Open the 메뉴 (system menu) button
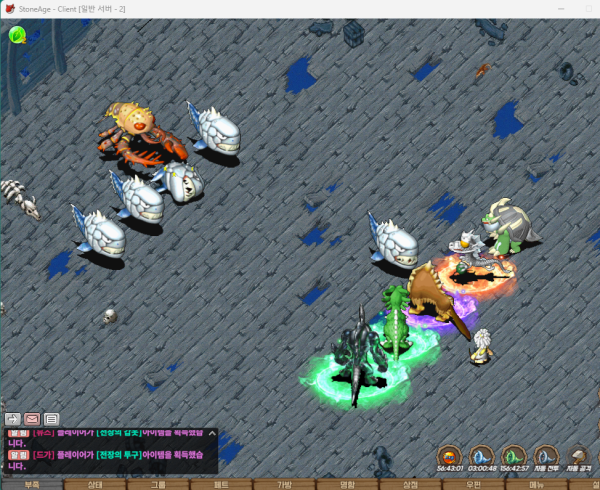600x490 pixels. click(x=537, y=484)
